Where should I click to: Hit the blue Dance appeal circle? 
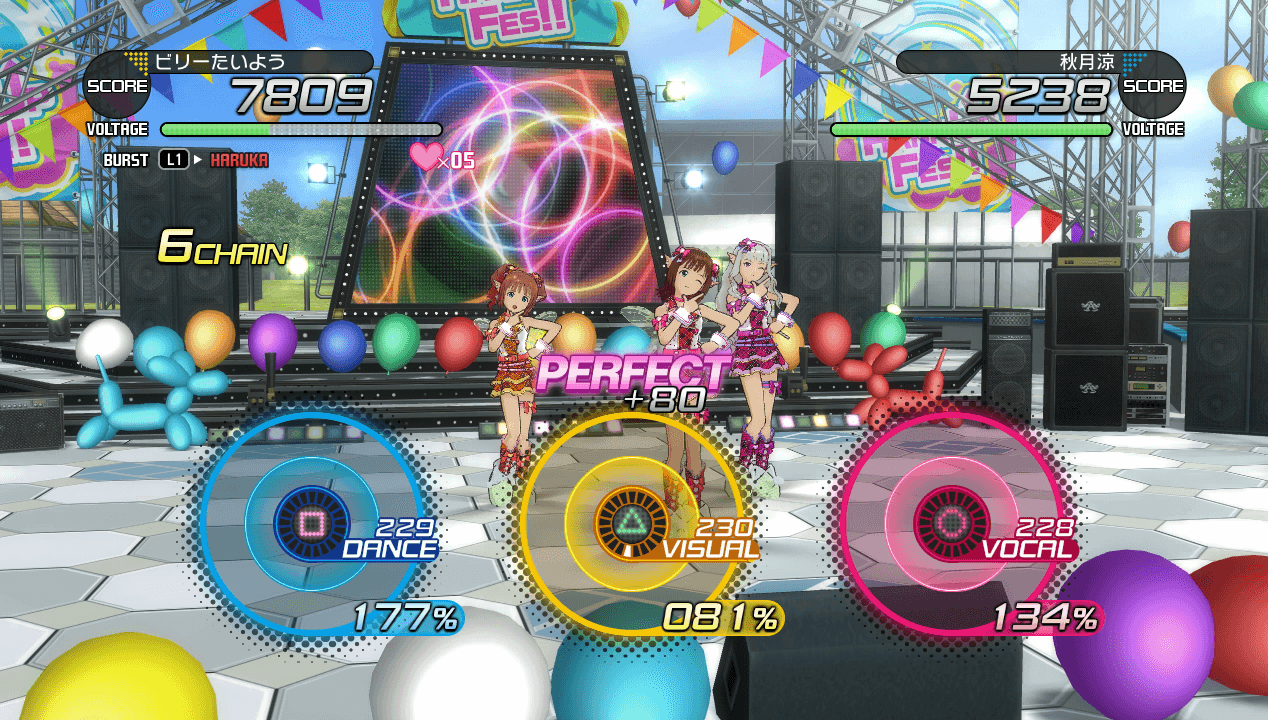coord(312,521)
